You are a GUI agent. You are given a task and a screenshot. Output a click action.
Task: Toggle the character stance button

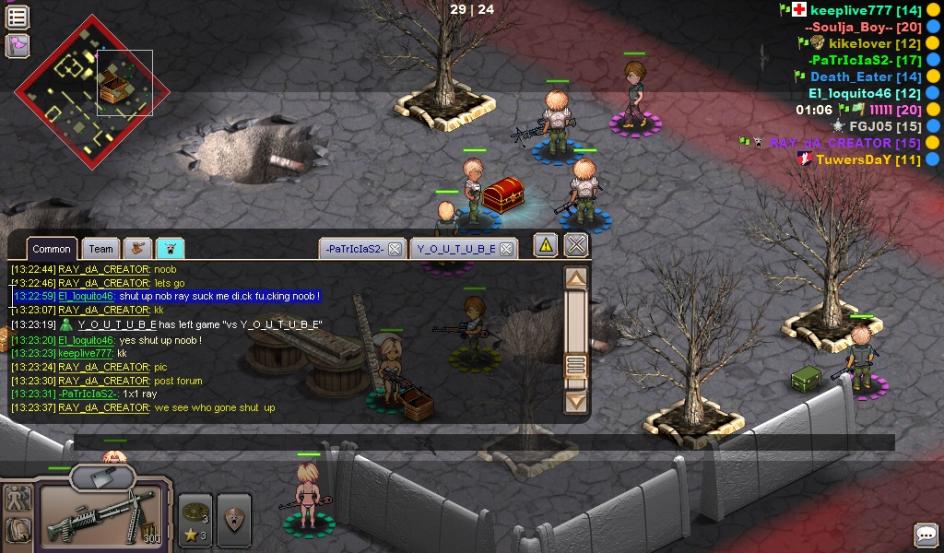pyautogui.click(x=18, y=499)
